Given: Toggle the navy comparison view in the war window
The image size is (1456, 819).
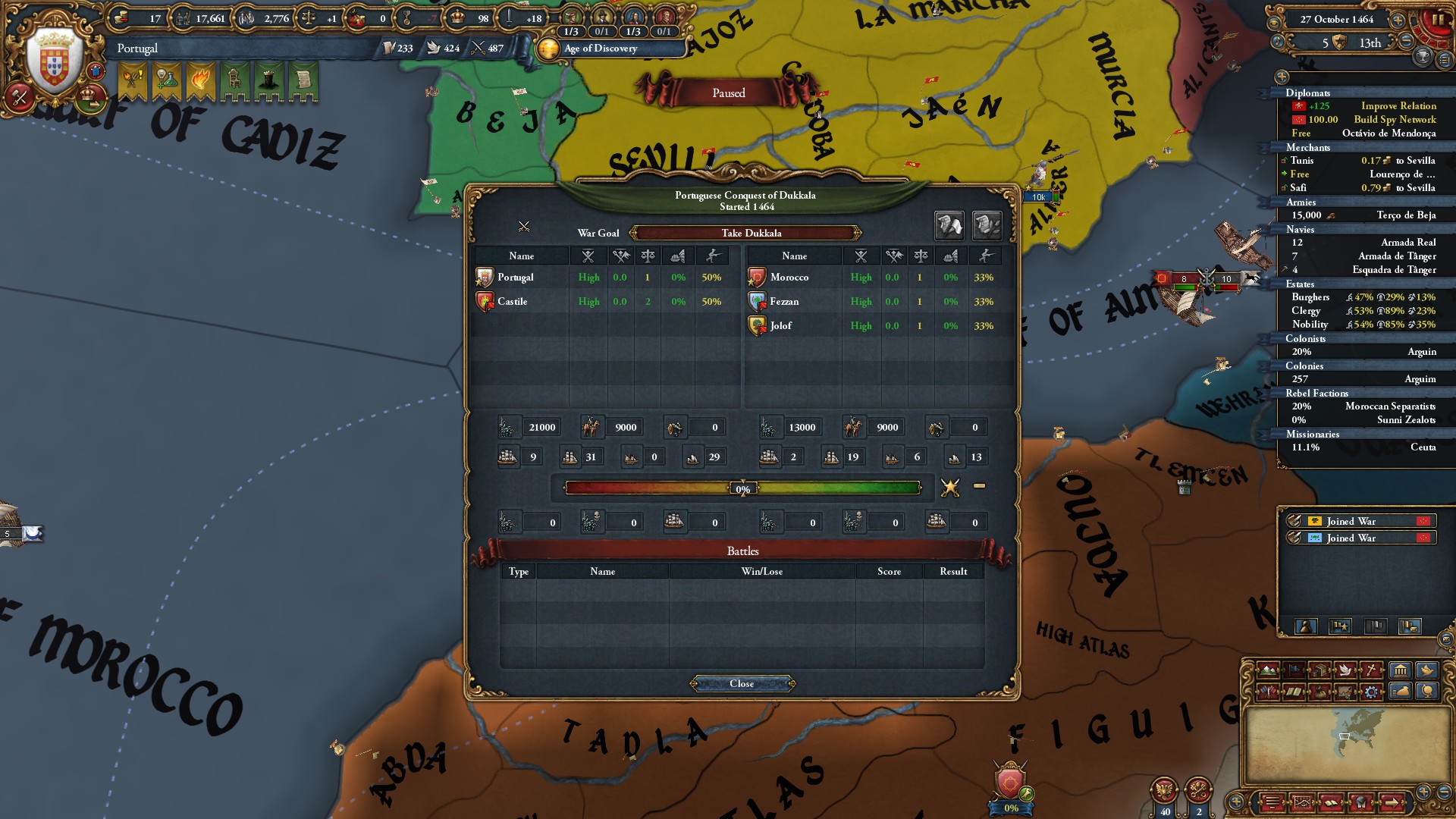Looking at the screenshot, I should tap(987, 226).
